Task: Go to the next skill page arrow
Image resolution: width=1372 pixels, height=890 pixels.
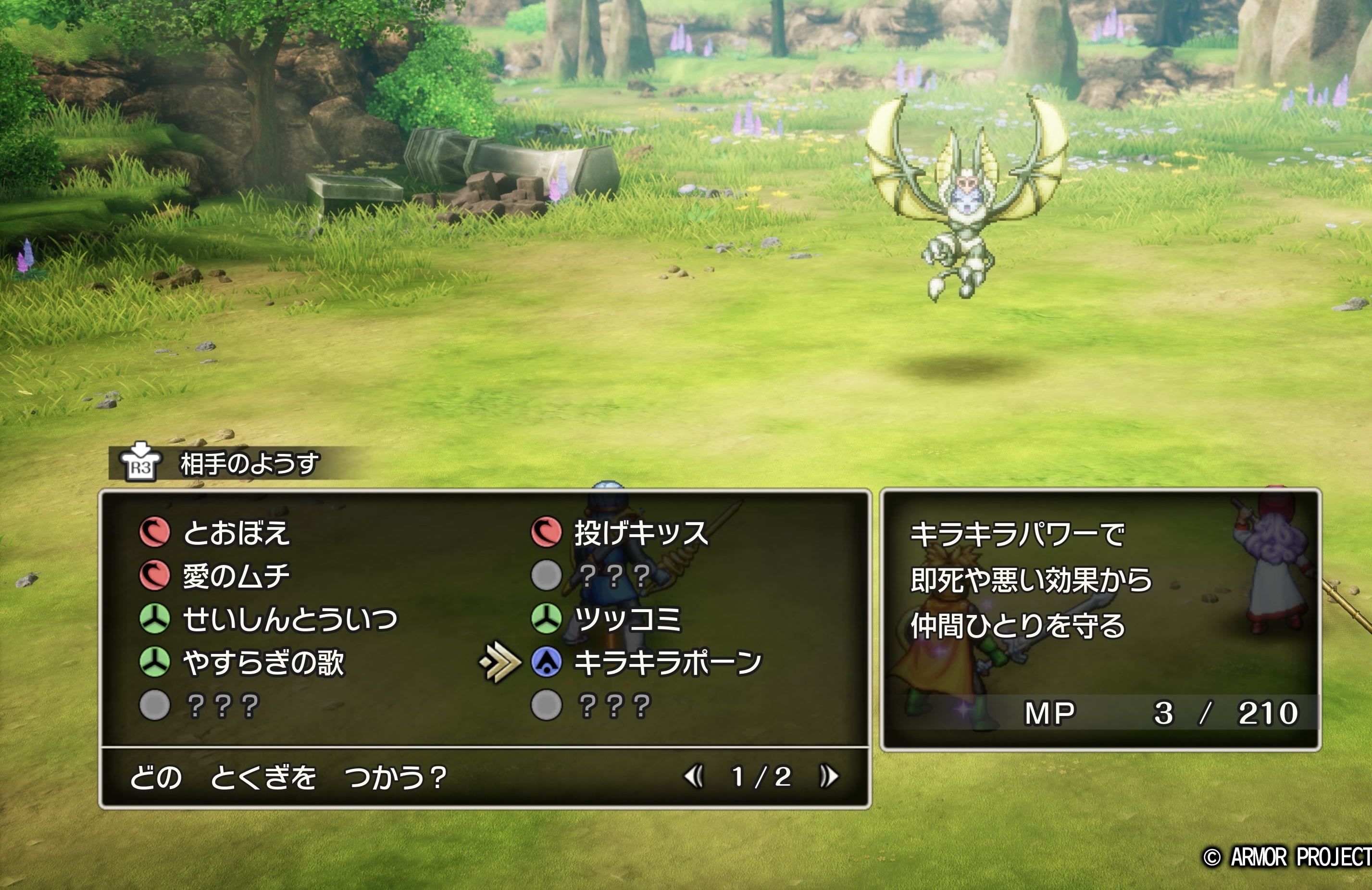Action: (829, 777)
